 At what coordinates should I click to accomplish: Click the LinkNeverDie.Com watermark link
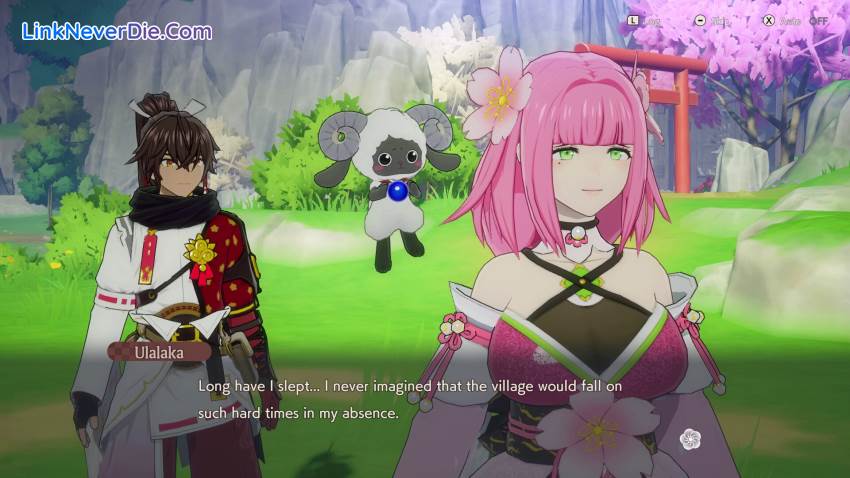pyautogui.click(x=117, y=31)
